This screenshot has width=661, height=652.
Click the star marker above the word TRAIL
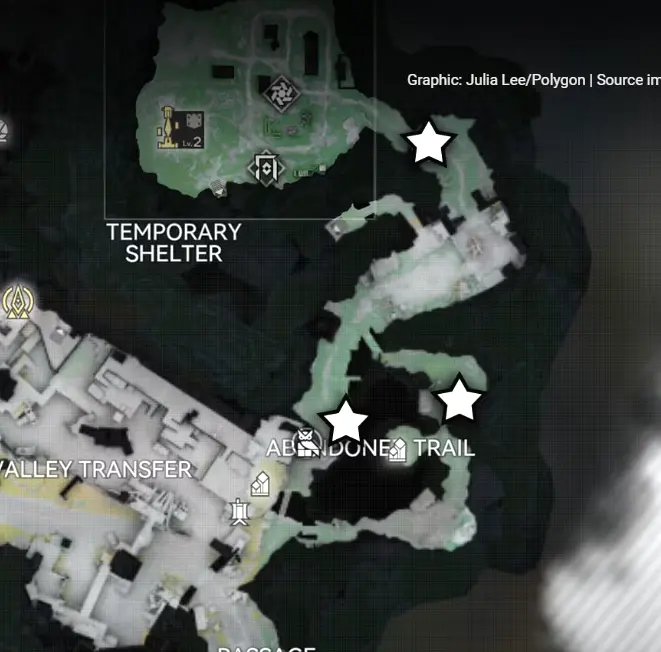click(460, 399)
